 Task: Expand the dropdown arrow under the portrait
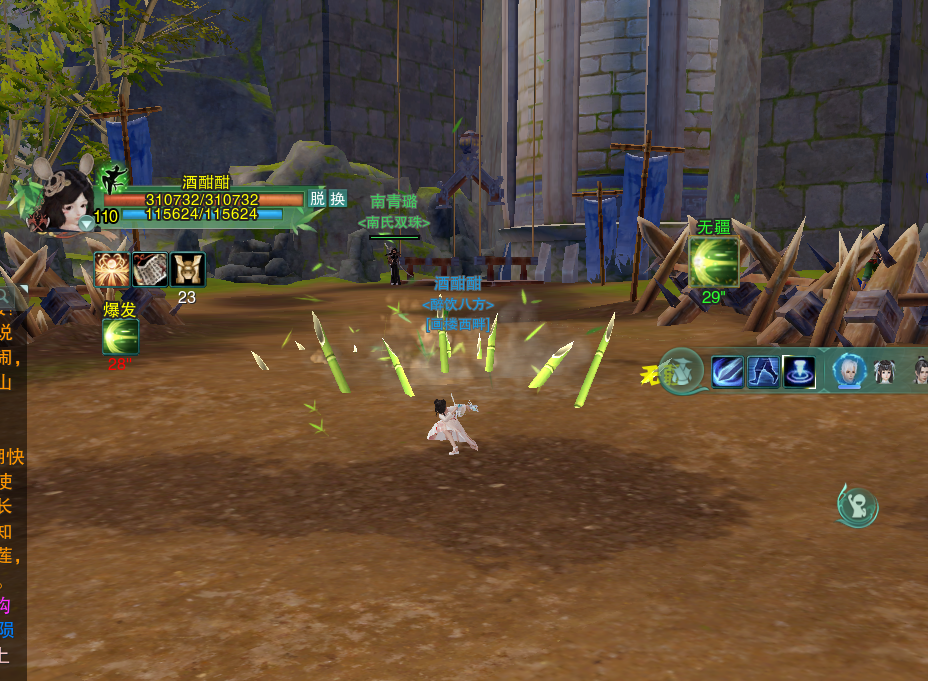coord(87,225)
